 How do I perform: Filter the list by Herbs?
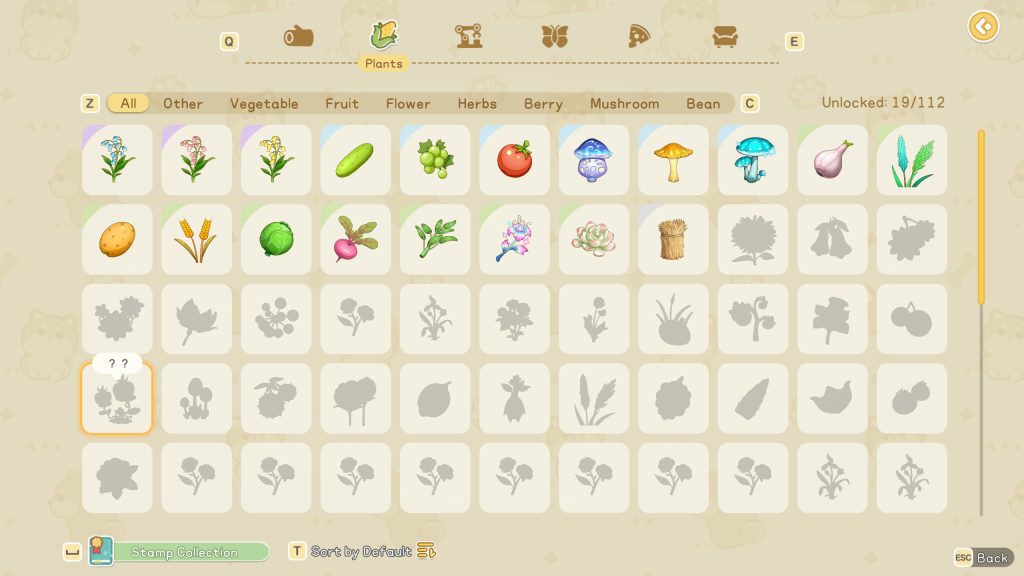pyautogui.click(x=477, y=103)
